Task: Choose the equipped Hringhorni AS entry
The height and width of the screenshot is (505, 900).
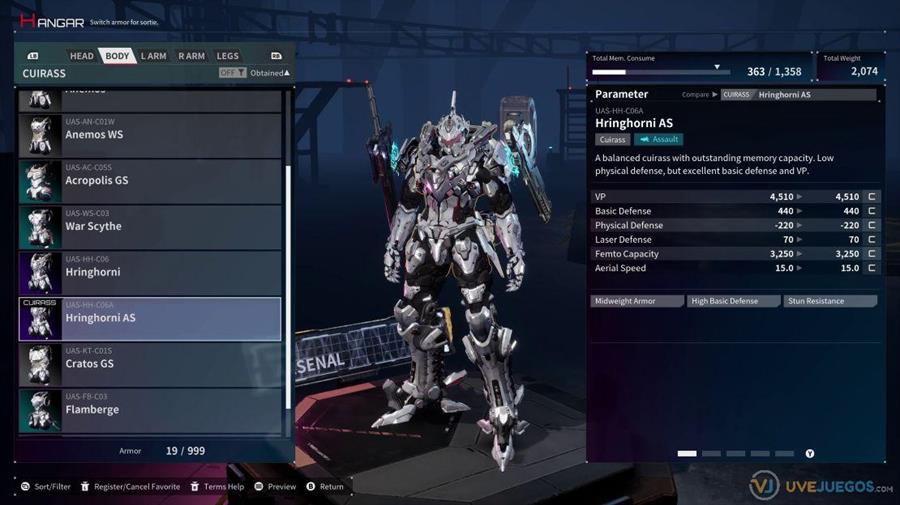Action: point(150,318)
